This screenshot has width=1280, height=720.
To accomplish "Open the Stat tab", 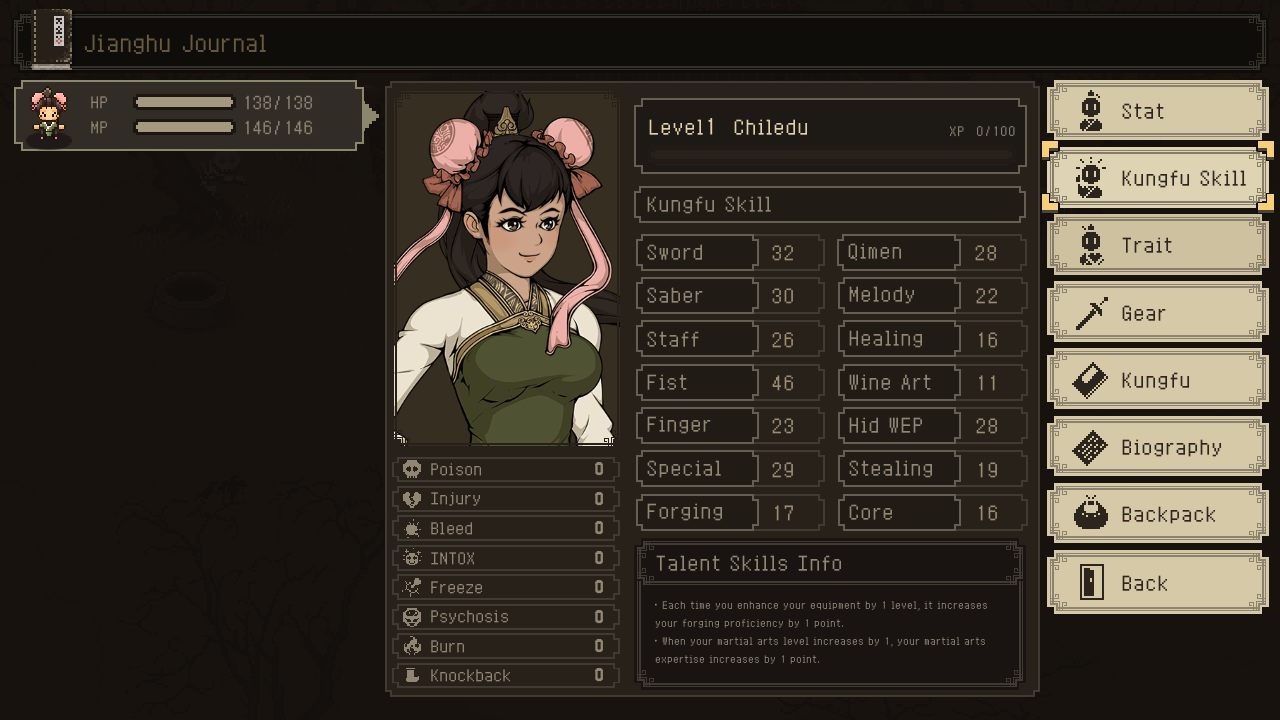I will 1156,111.
